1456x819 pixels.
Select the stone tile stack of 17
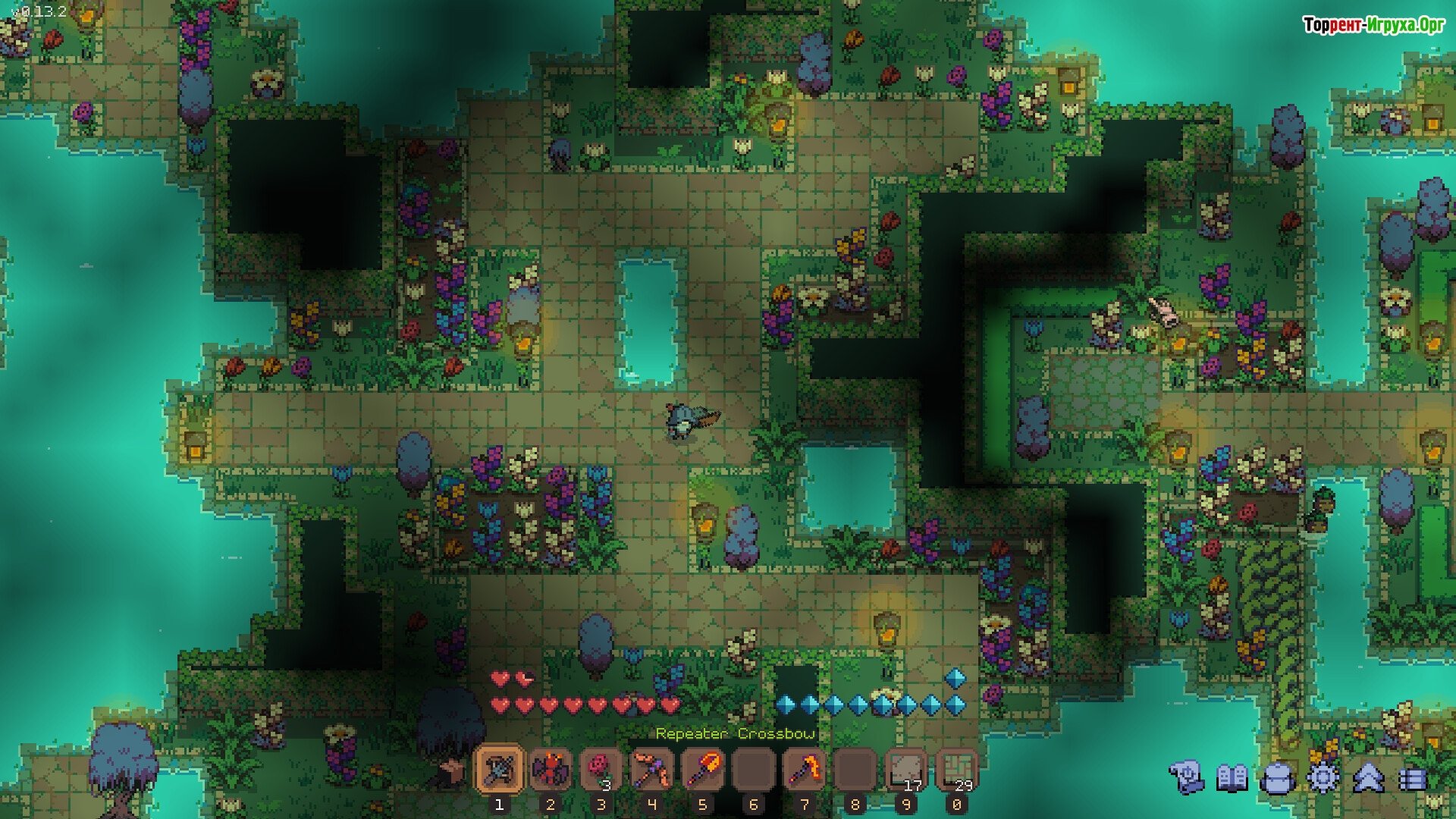[905, 770]
